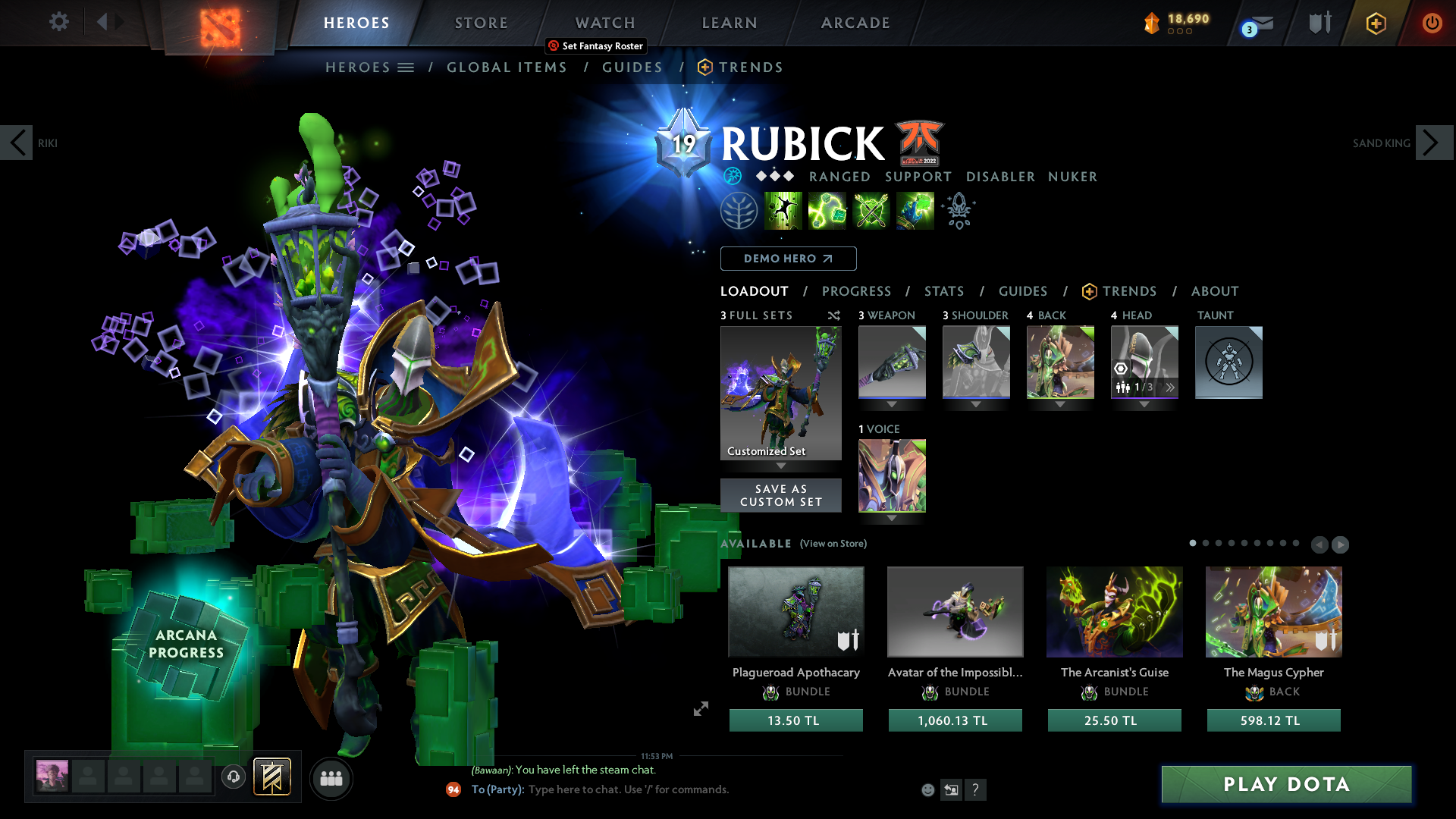Viewport: 1456px width, 819px height.
Task: Click the Taunt slot icon
Action: (x=1228, y=362)
